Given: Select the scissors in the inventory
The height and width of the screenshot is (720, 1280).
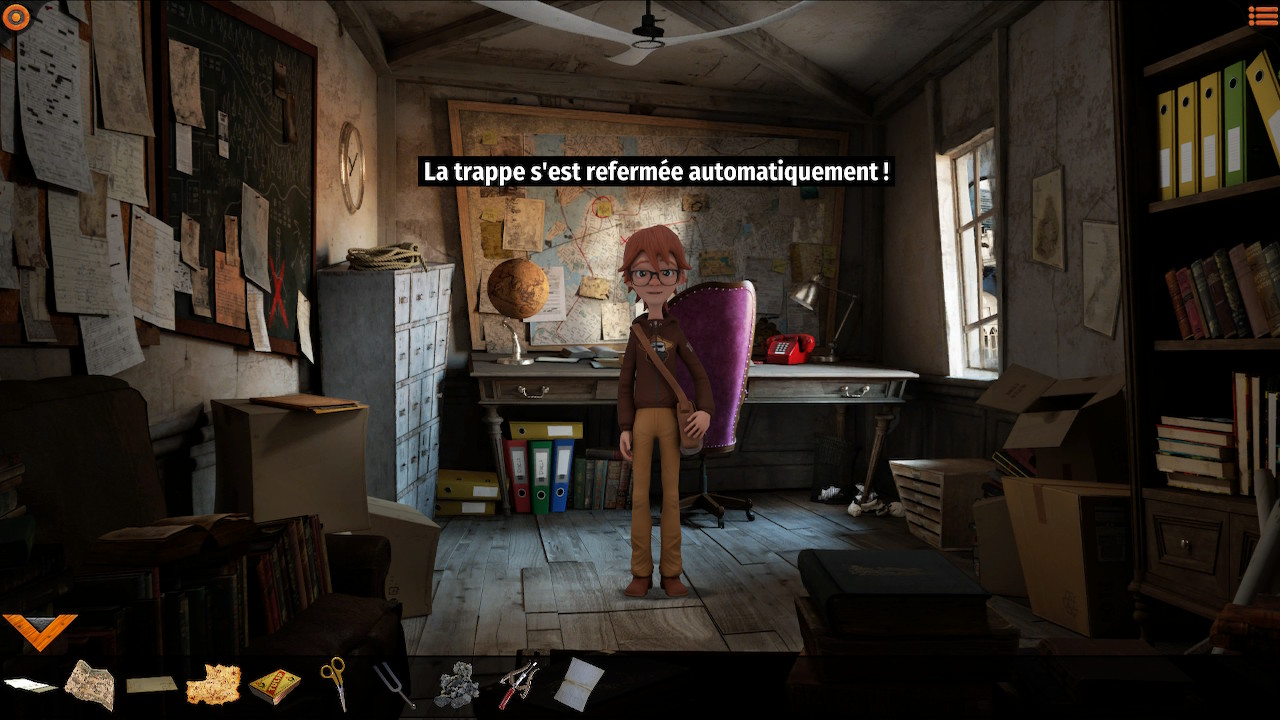Looking at the screenshot, I should (x=334, y=682).
